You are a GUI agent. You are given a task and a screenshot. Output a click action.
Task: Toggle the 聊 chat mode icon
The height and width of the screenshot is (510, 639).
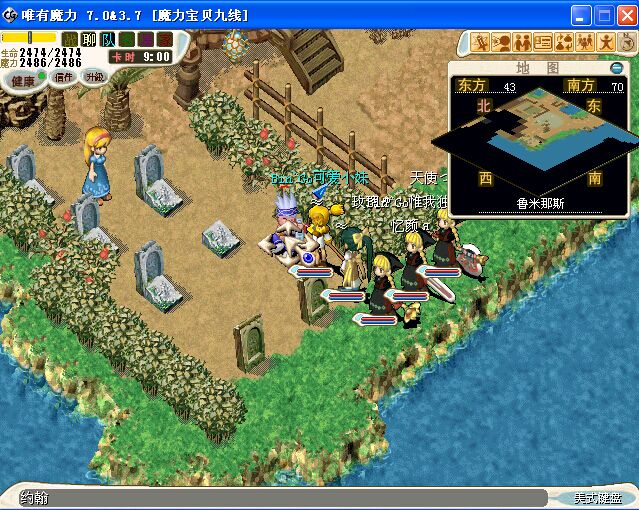click(x=89, y=39)
